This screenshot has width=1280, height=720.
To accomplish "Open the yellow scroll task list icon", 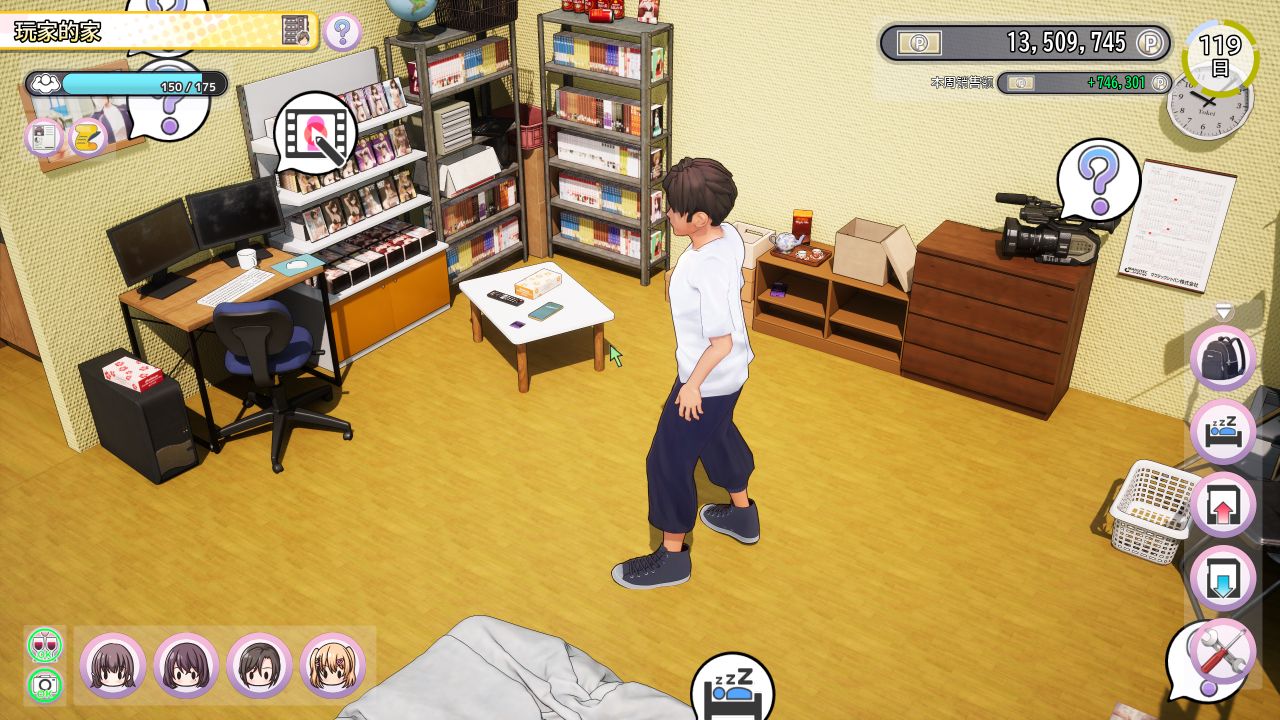I will (x=88, y=137).
